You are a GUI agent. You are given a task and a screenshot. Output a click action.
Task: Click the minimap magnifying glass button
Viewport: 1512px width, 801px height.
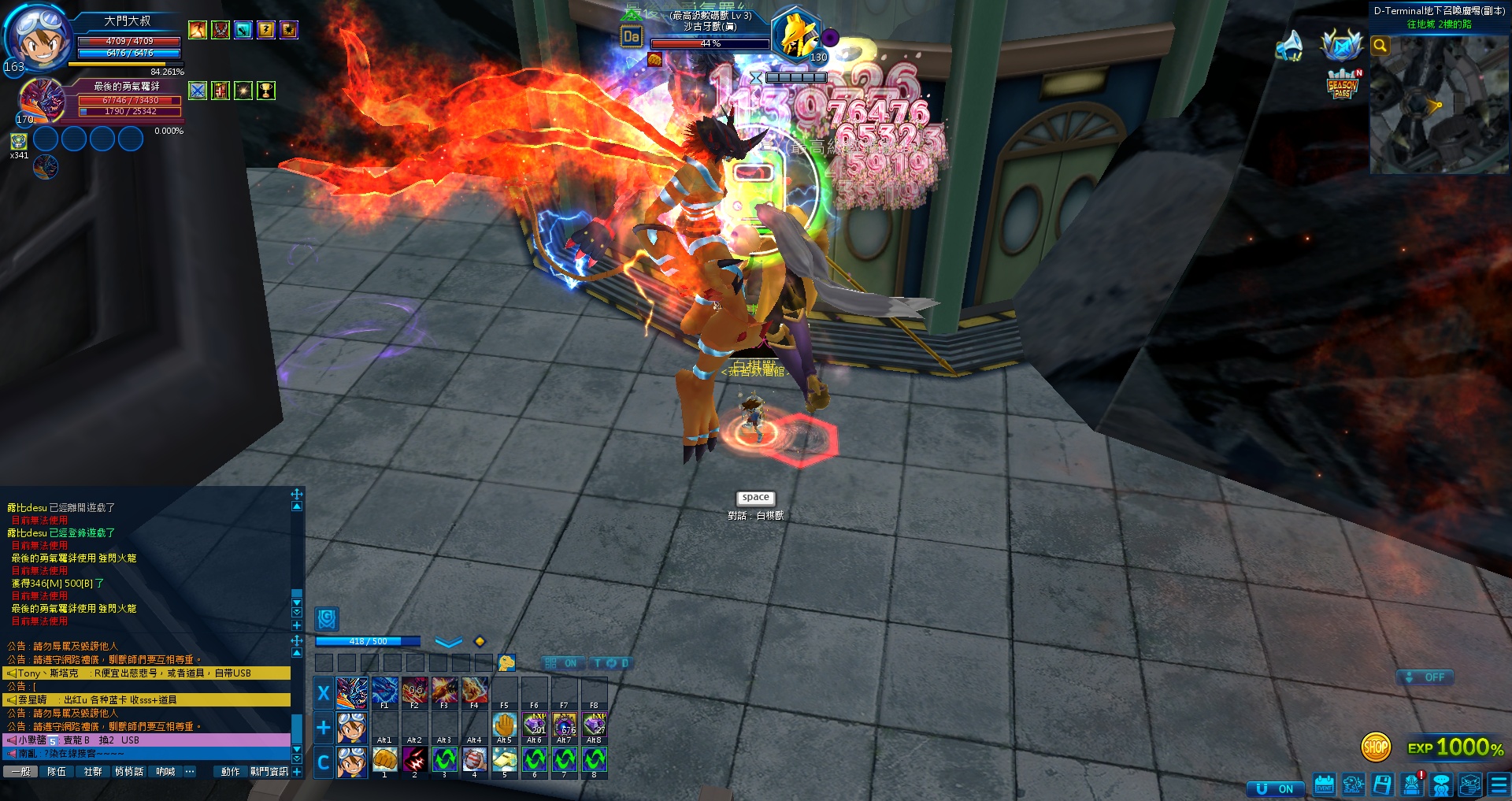[1380, 46]
